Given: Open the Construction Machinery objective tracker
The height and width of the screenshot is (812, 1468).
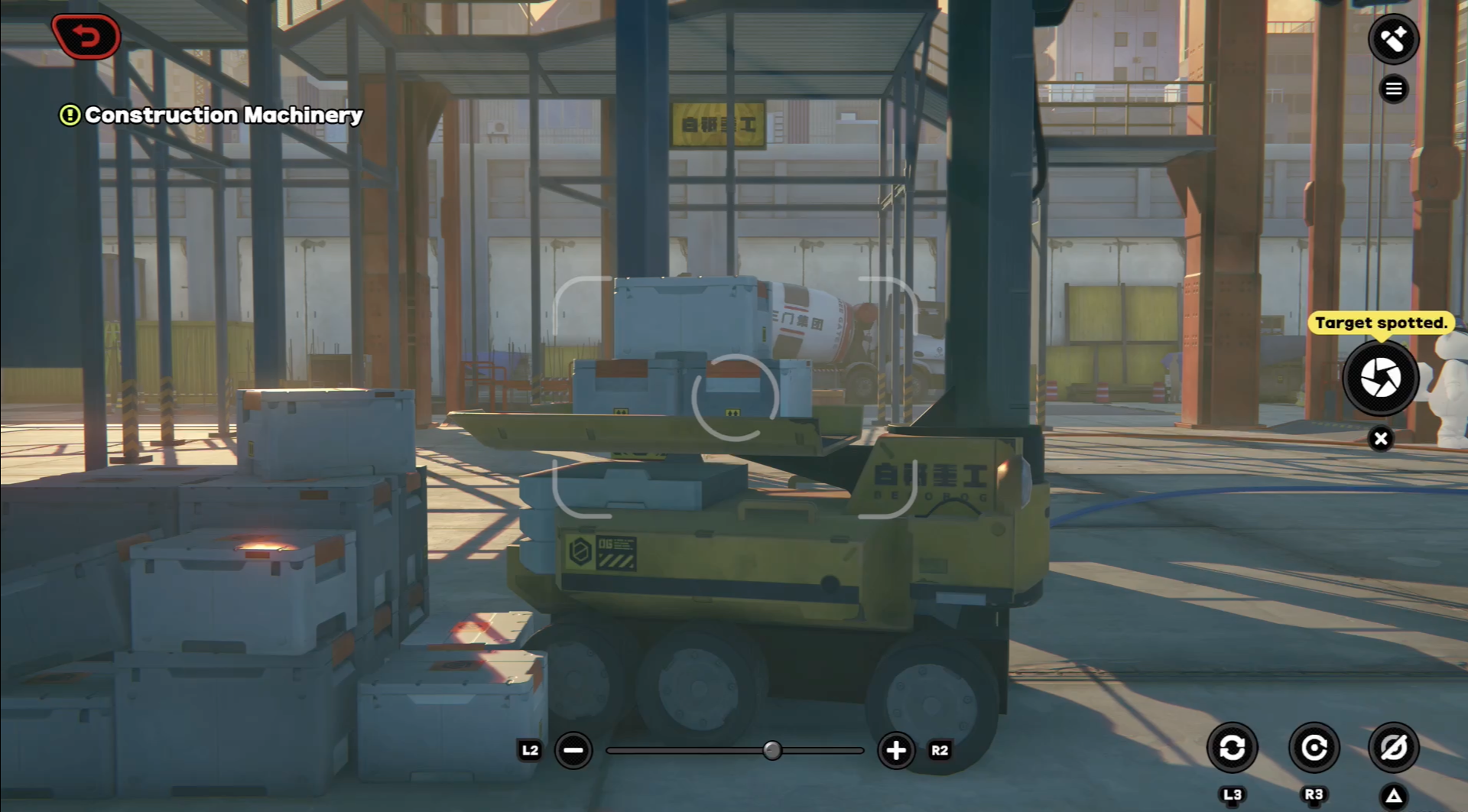Looking at the screenshot, I should pyautogui.click(x=211, y=115).
